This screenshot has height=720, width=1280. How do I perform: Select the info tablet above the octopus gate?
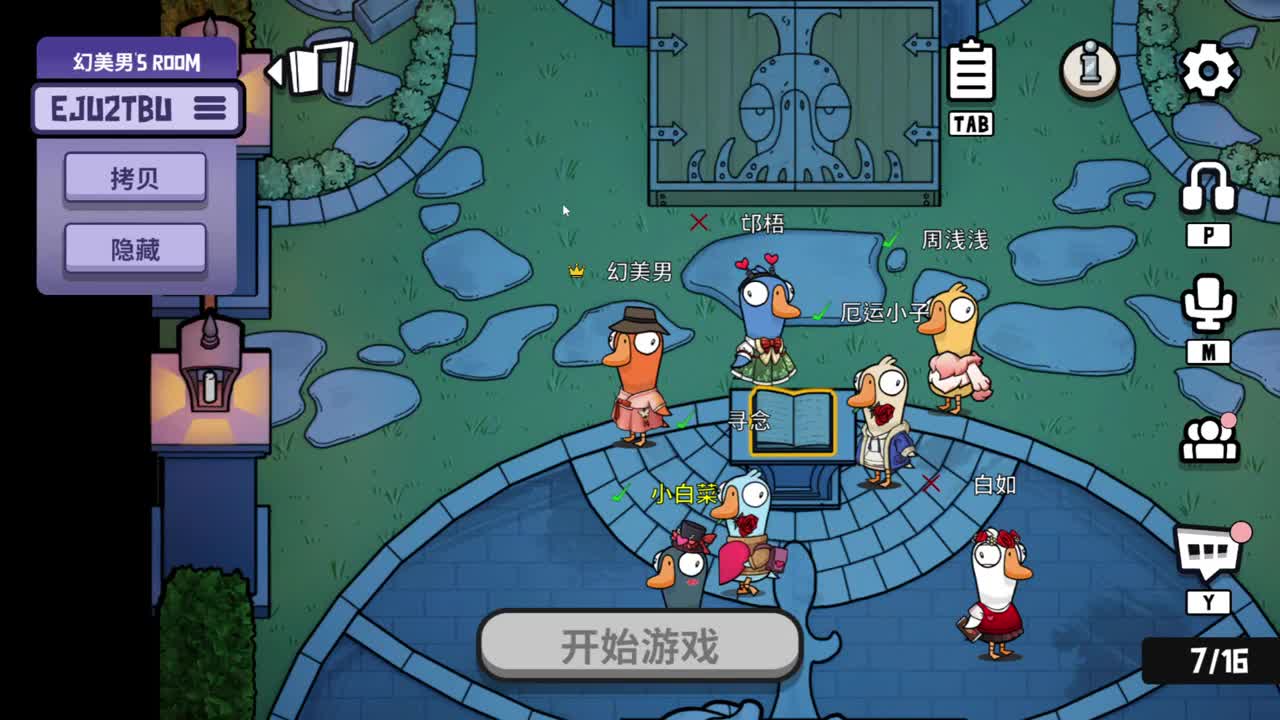970,70
